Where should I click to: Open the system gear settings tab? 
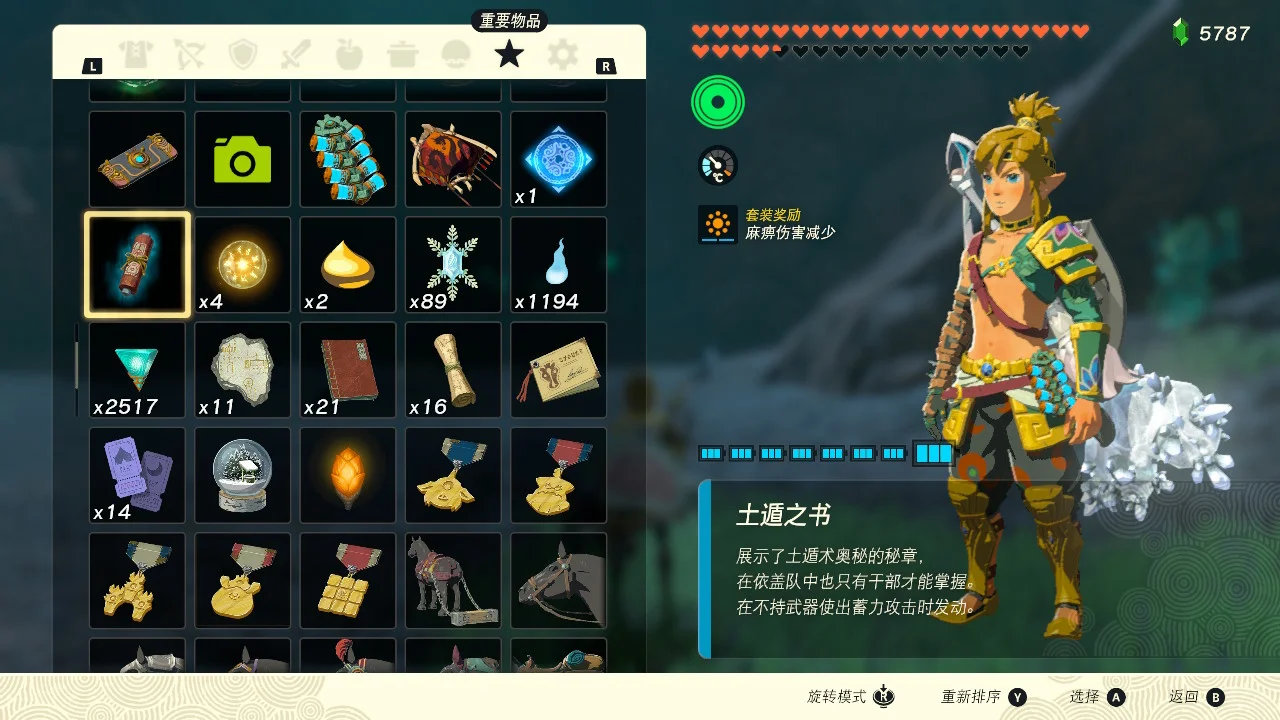562,54
